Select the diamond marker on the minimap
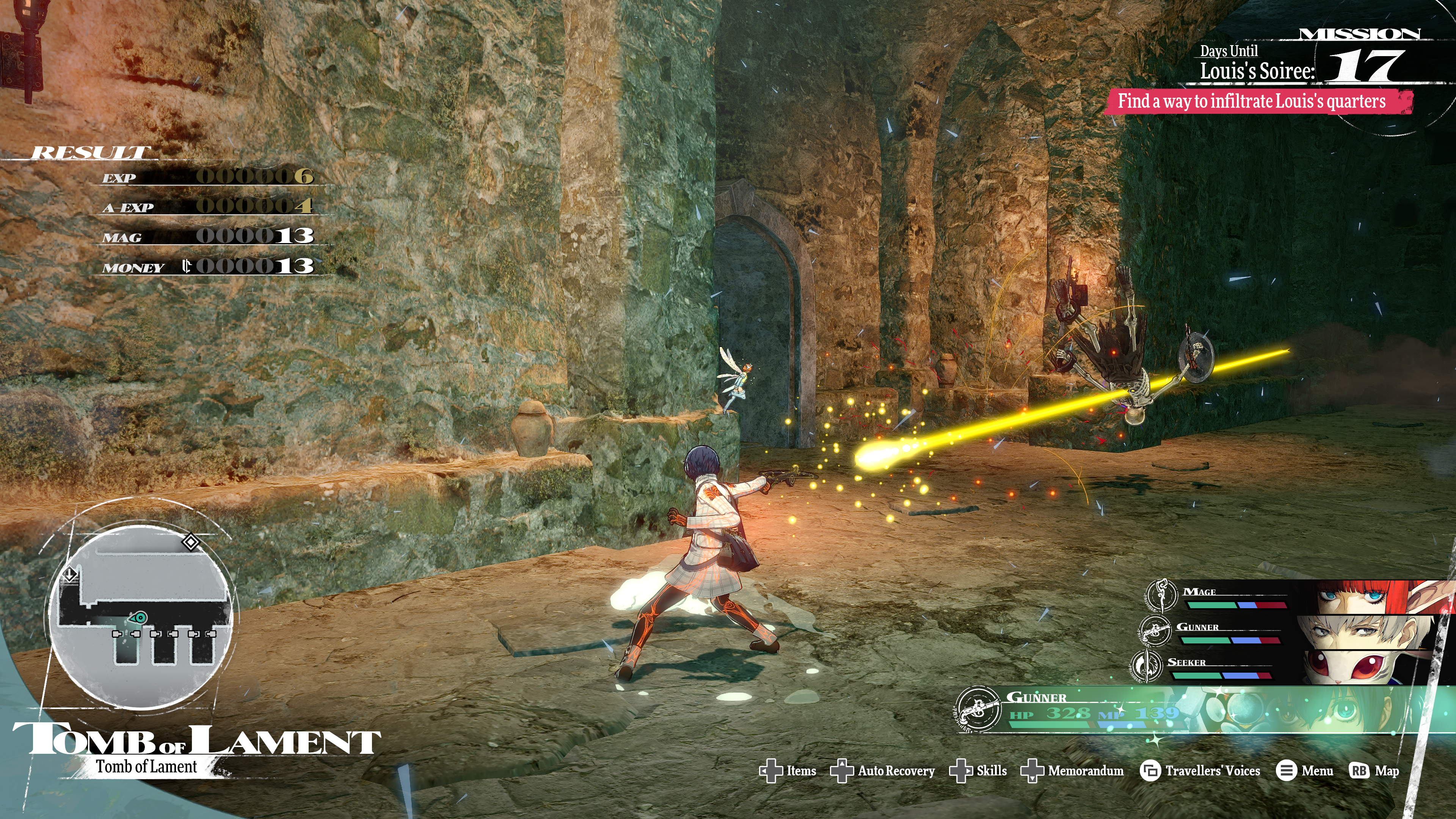This screenshot has height=819, width=1456. [x=190, y=542]
